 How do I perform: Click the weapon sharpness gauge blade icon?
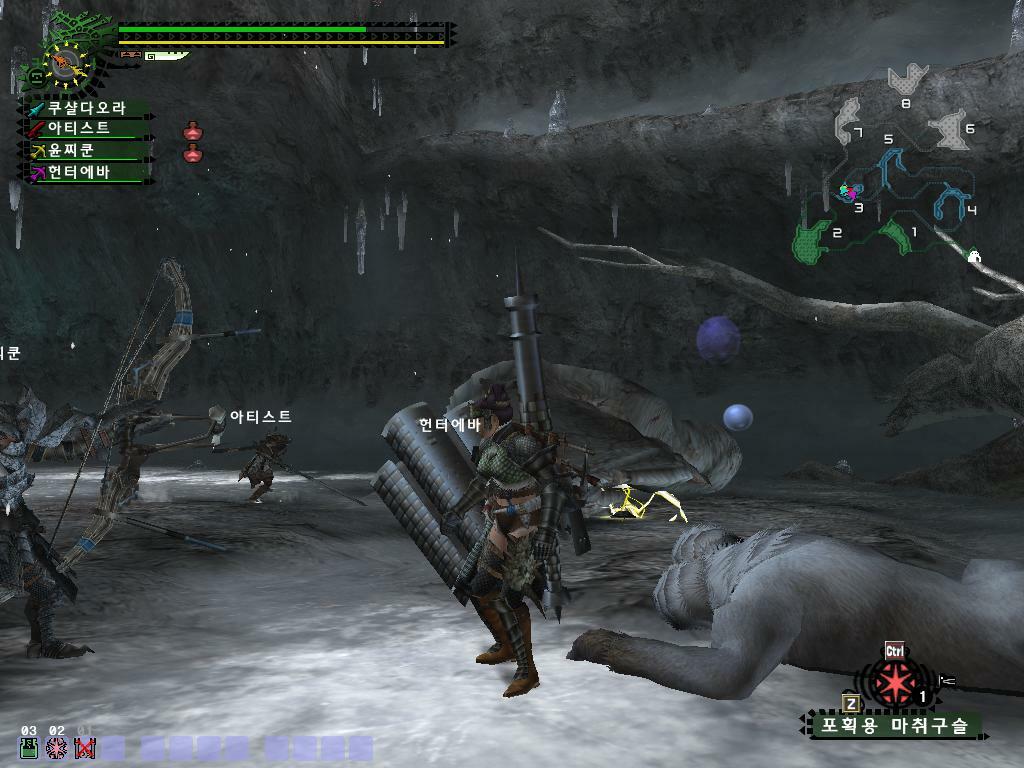(166, 56)
